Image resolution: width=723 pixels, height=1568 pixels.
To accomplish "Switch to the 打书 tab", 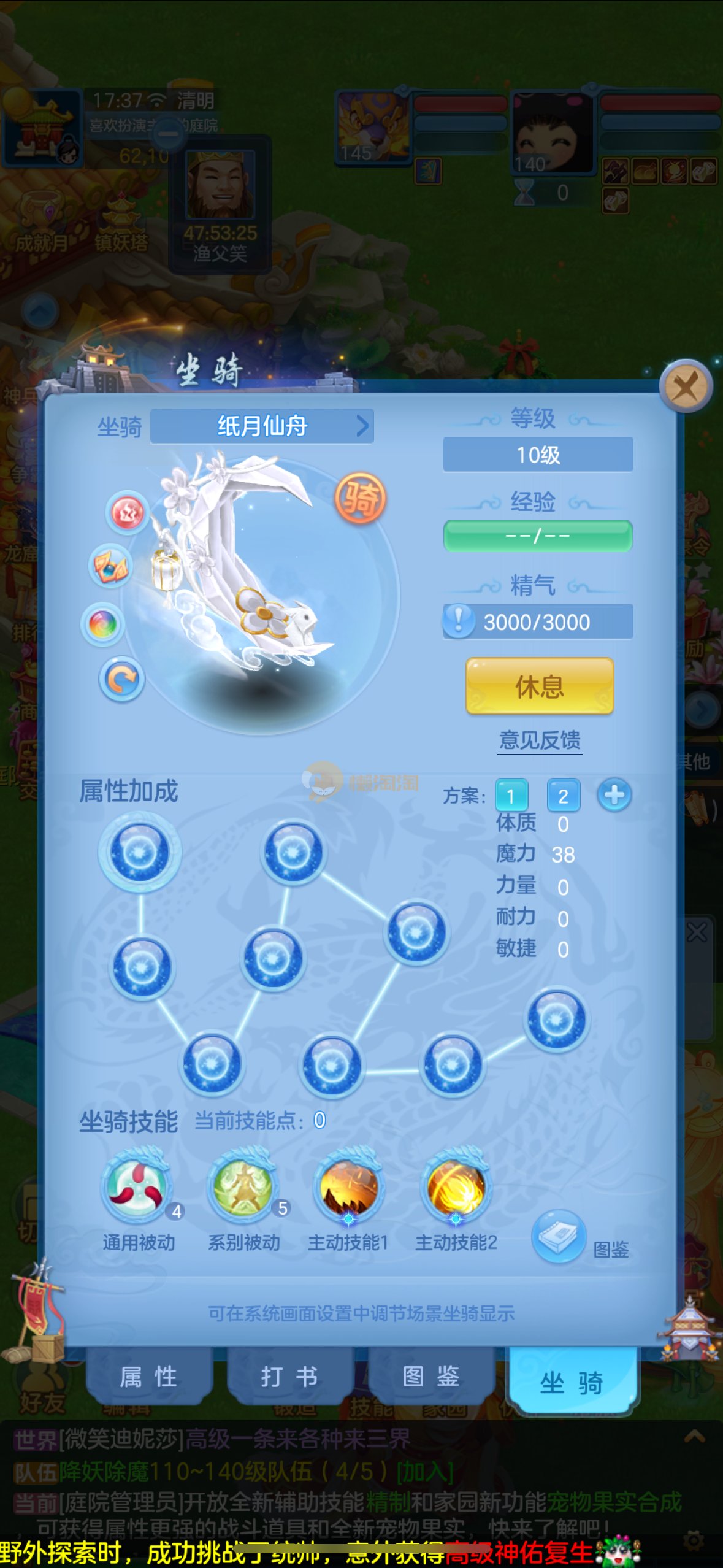I will [x=290, y=1377].
